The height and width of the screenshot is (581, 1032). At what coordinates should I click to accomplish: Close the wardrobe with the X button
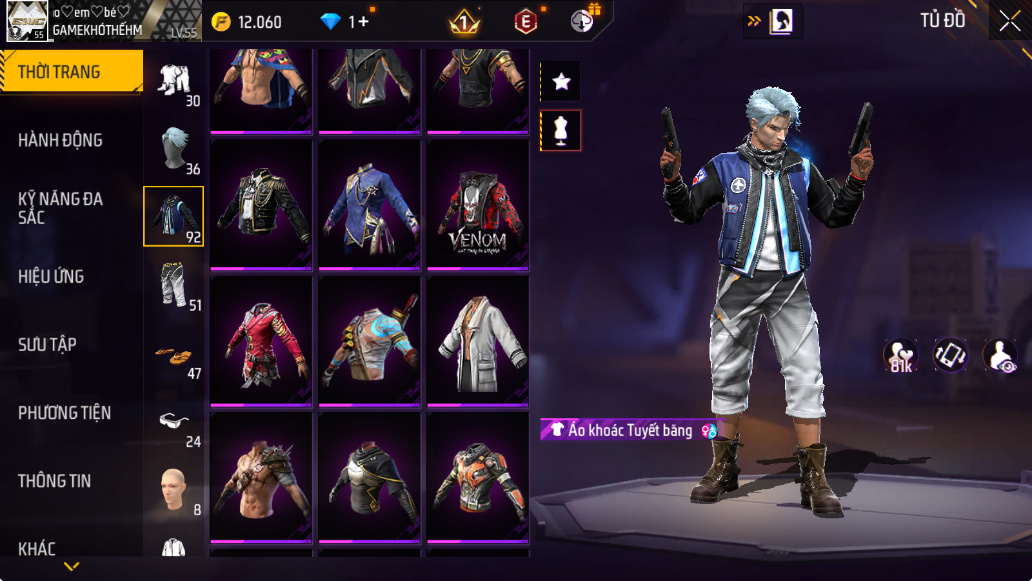coord(1009,21)
